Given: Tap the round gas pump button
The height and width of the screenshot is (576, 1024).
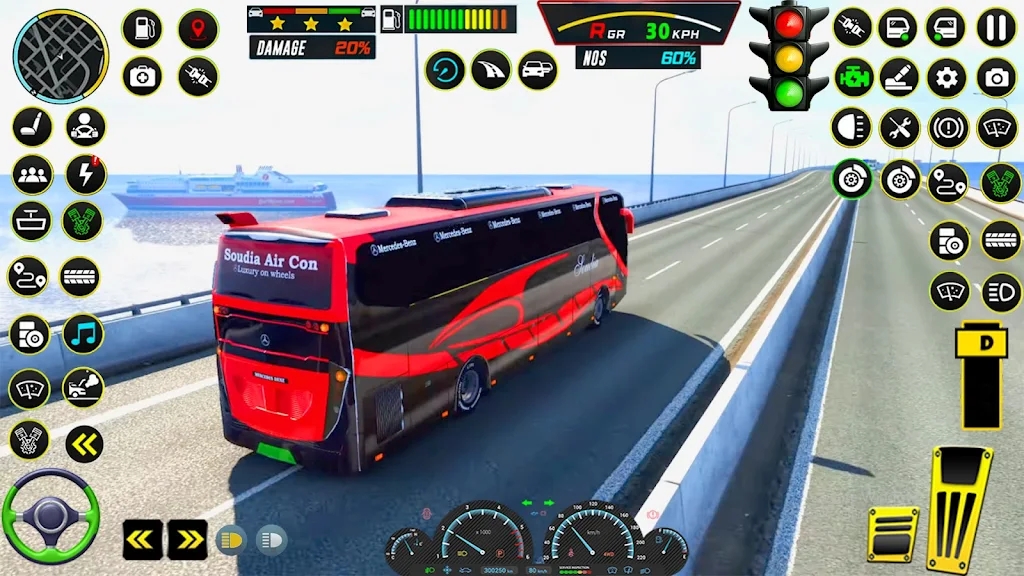Looking at the screenshot, I should click(x=142, y=28).
